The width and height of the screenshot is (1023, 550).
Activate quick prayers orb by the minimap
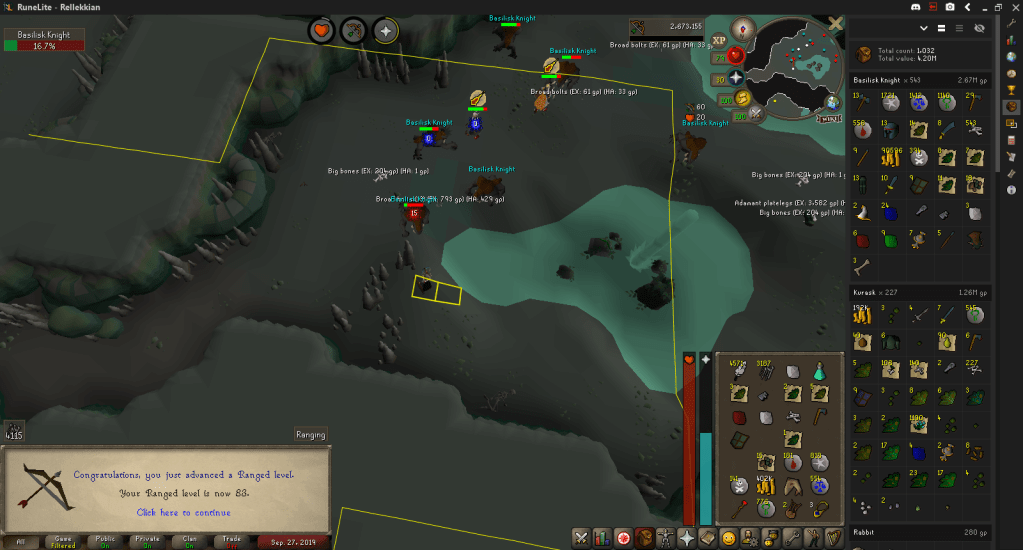(x=736, y=76)
